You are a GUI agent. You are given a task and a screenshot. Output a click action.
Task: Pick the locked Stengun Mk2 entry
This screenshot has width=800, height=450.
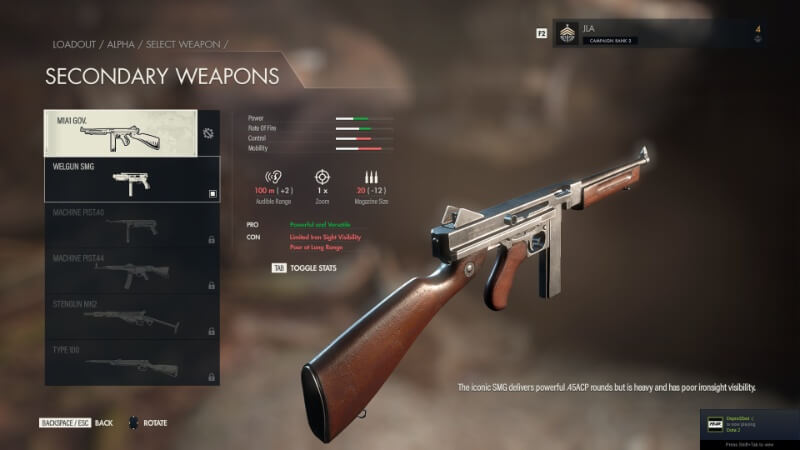coord(132,317)
